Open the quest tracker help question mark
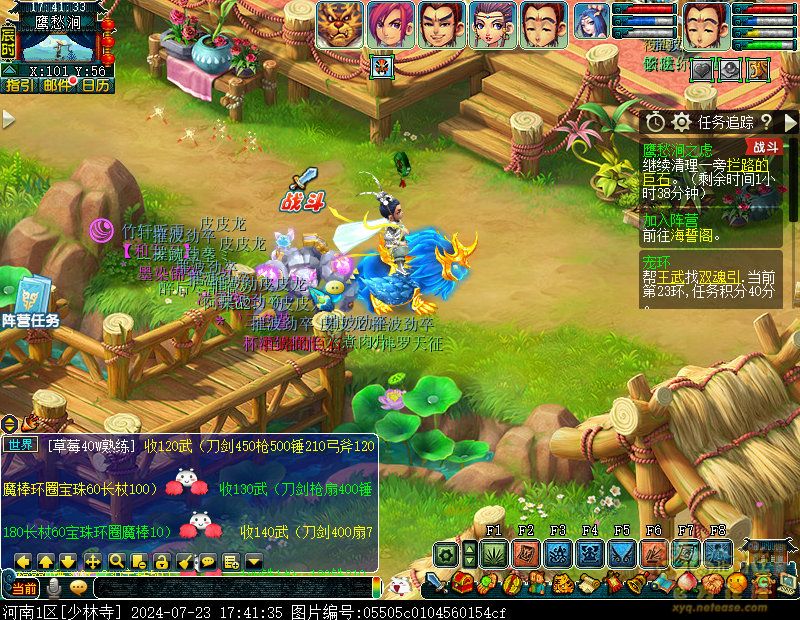The height and width of the screenshot is (620, 800). 766,122
